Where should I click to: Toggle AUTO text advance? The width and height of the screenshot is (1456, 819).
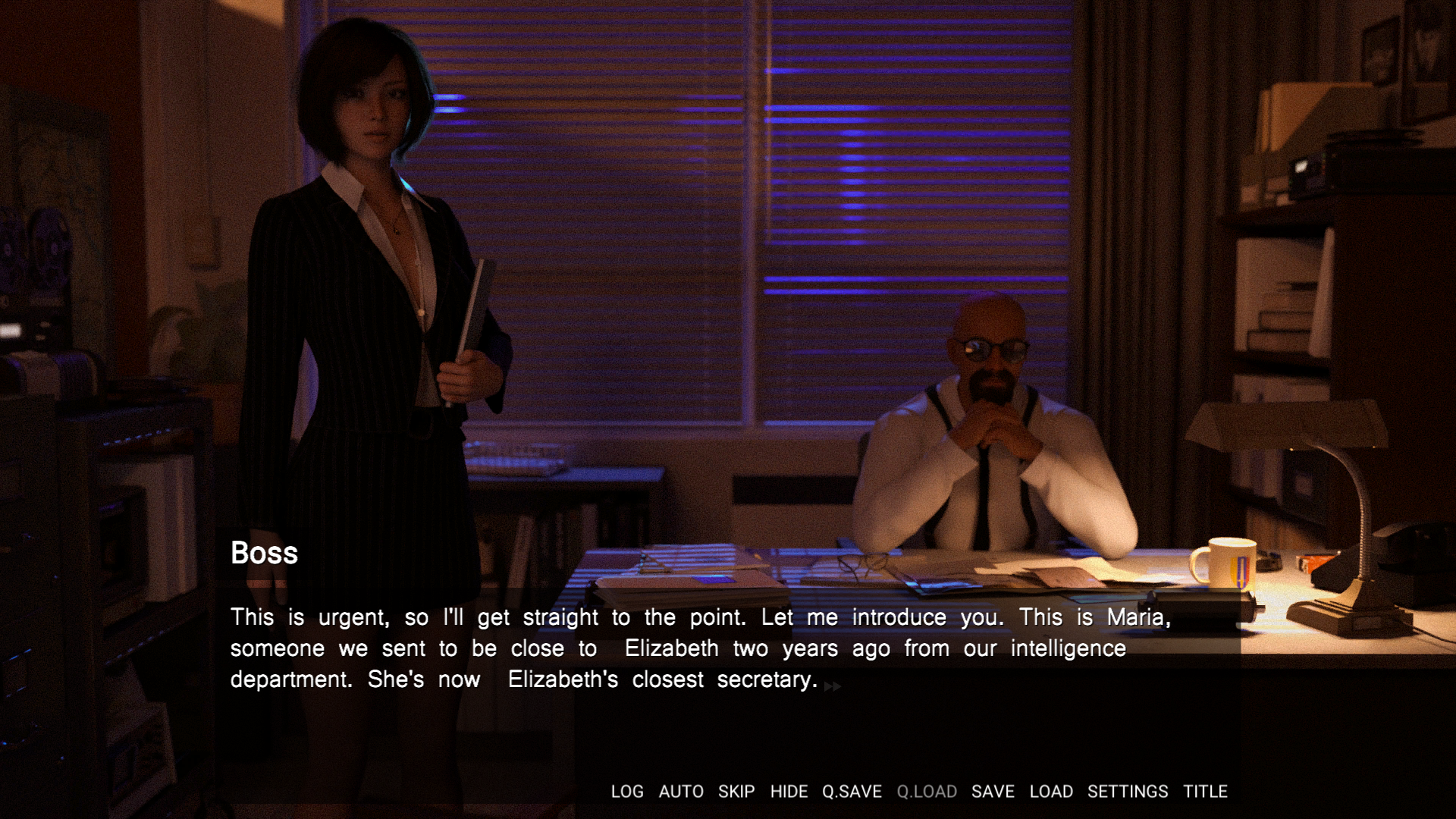681,792
